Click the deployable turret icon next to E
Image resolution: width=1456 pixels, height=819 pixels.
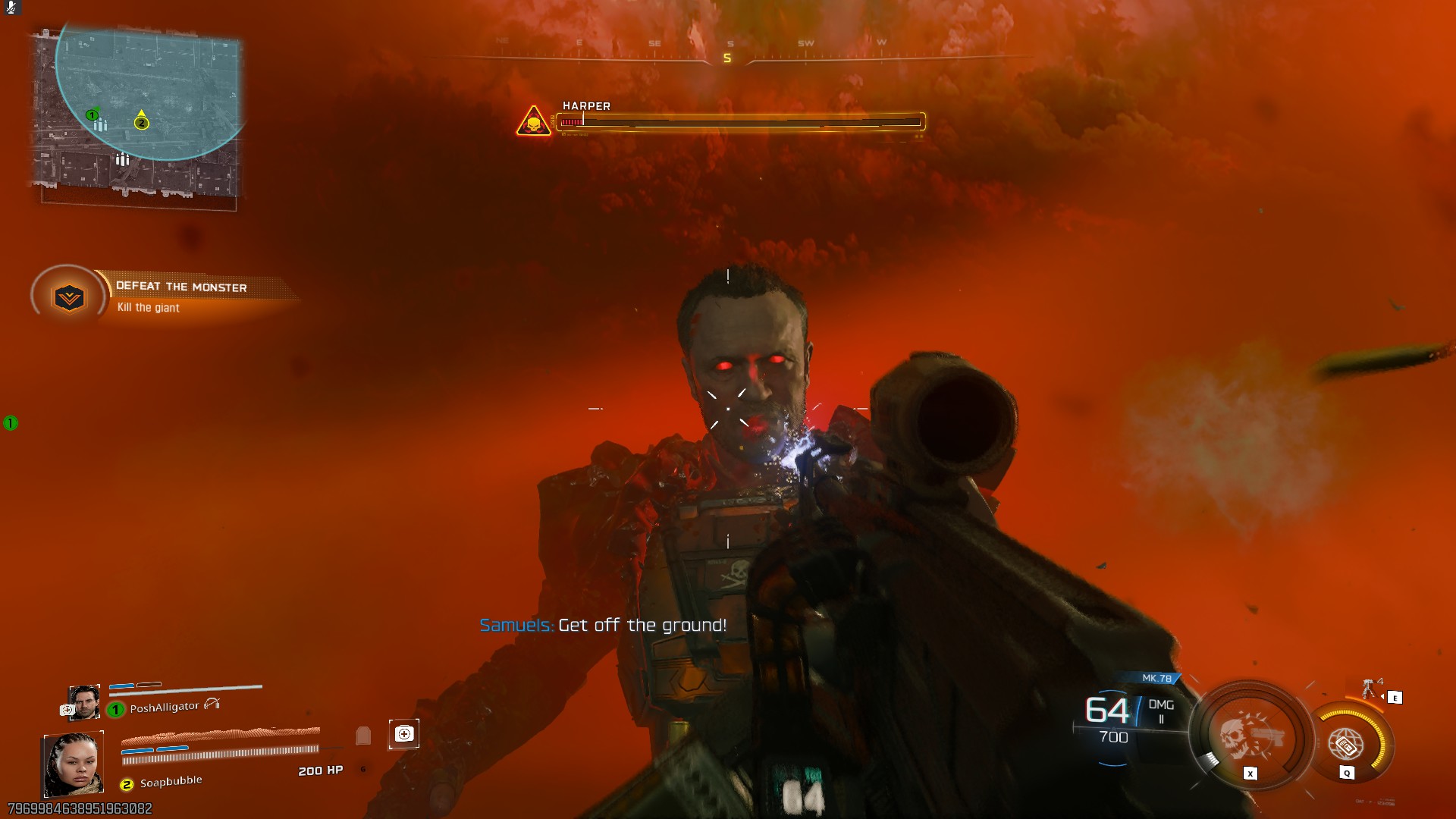coord(1369,688)
